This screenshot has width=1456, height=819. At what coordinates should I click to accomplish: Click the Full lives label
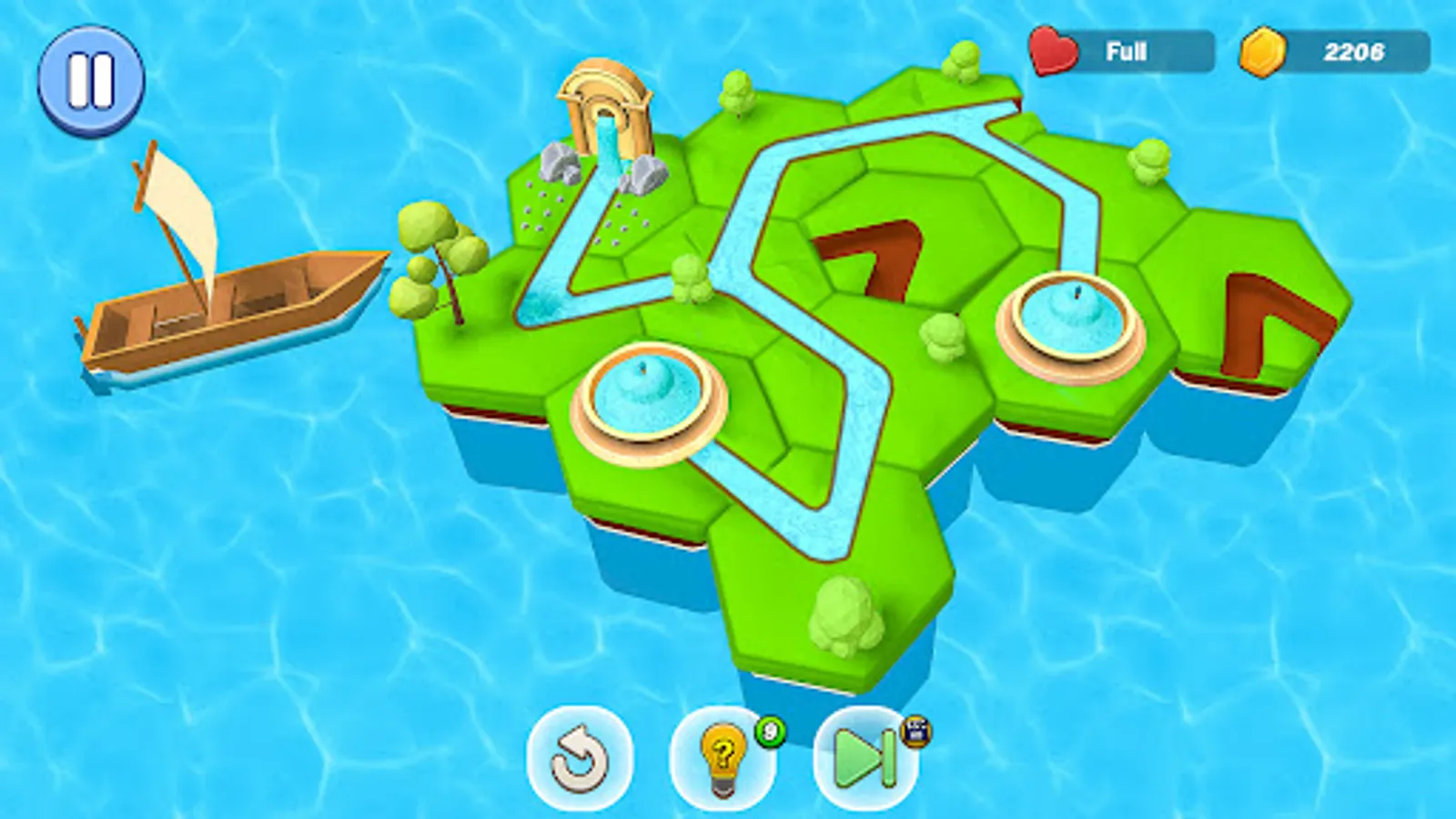[x=1128, y=52]
